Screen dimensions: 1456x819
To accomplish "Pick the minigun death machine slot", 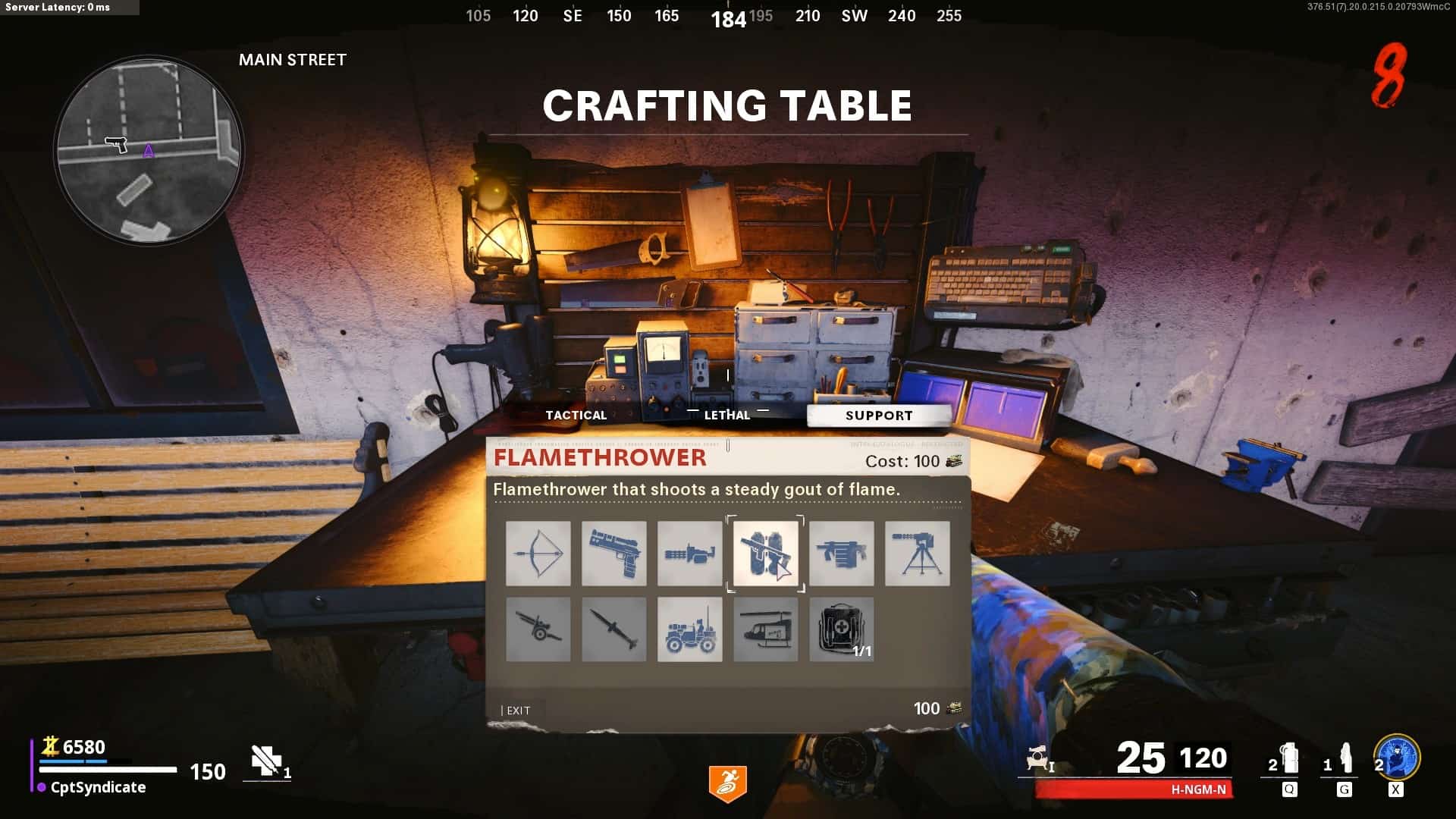I will click(x=690, y=554).
